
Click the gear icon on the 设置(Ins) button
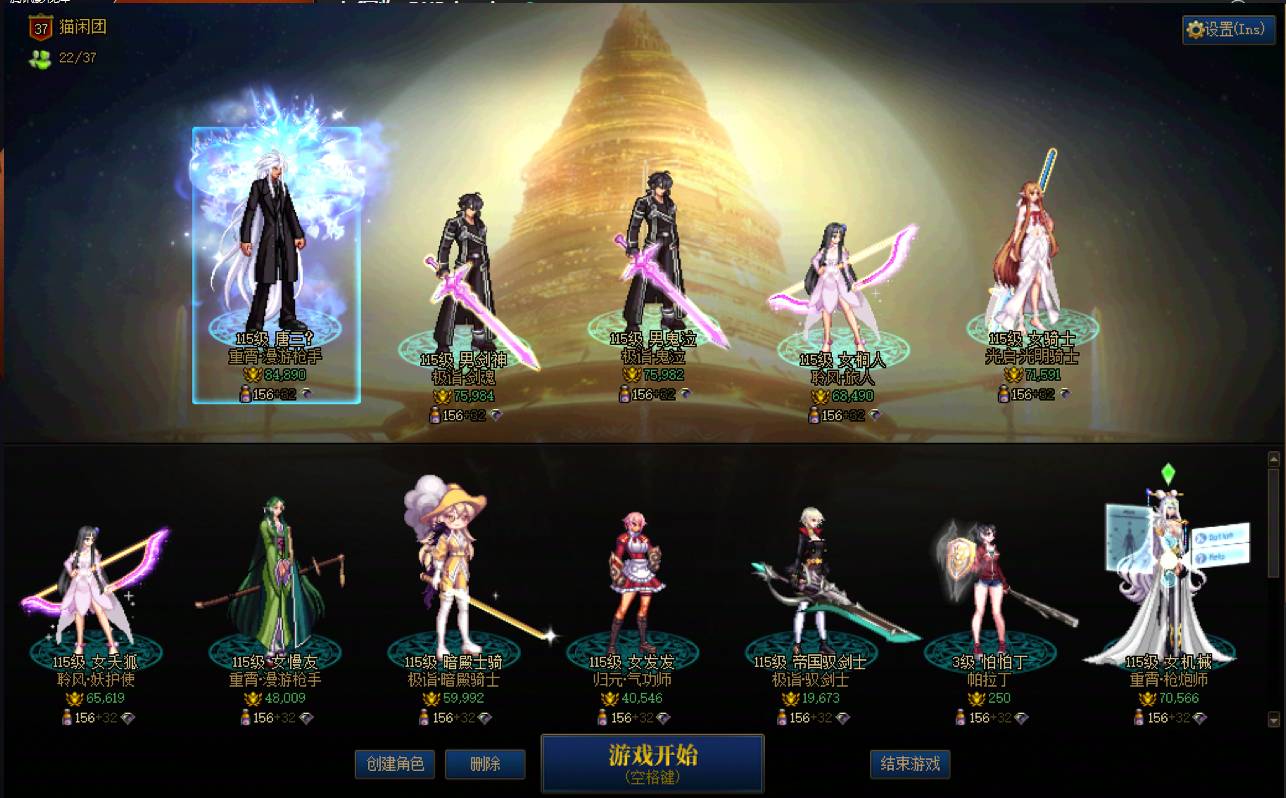pos(1196,30)
